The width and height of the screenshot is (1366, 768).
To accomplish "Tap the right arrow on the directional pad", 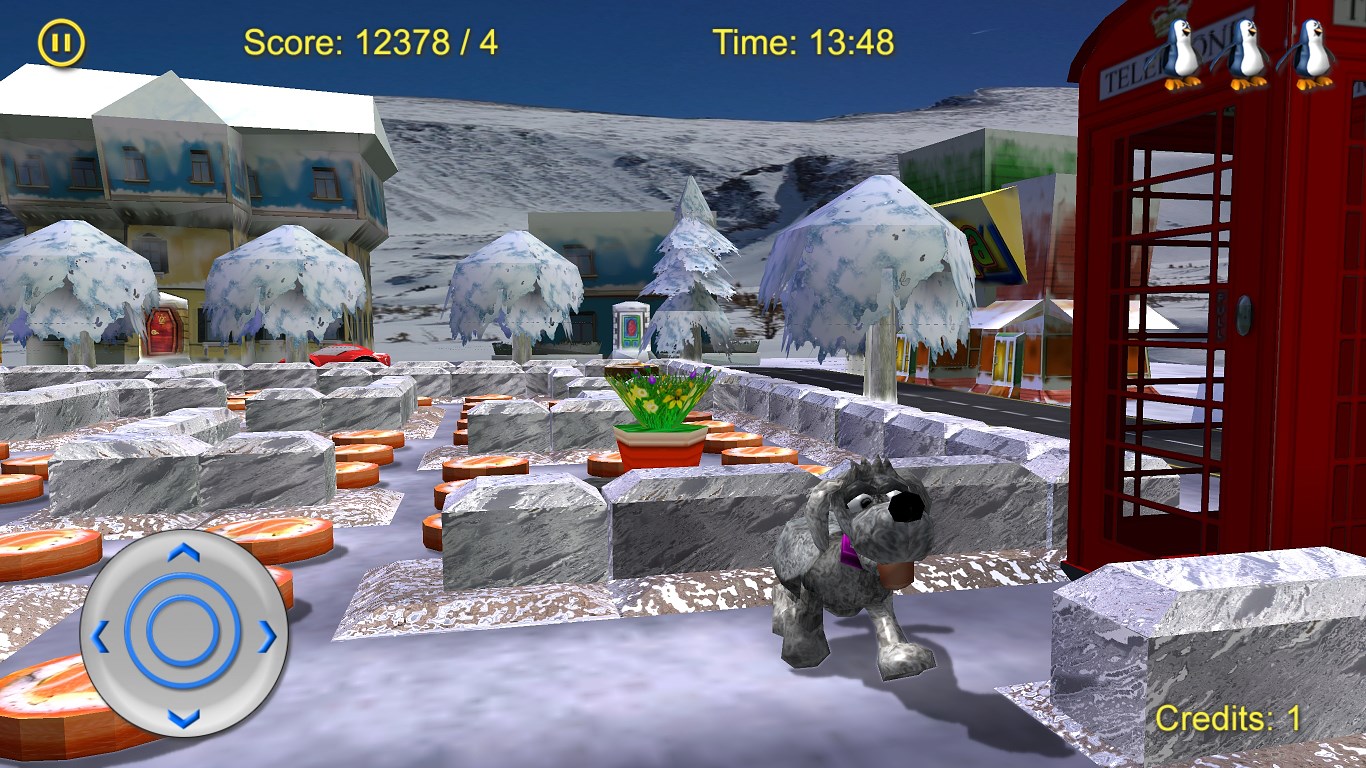I will point(266,635).
